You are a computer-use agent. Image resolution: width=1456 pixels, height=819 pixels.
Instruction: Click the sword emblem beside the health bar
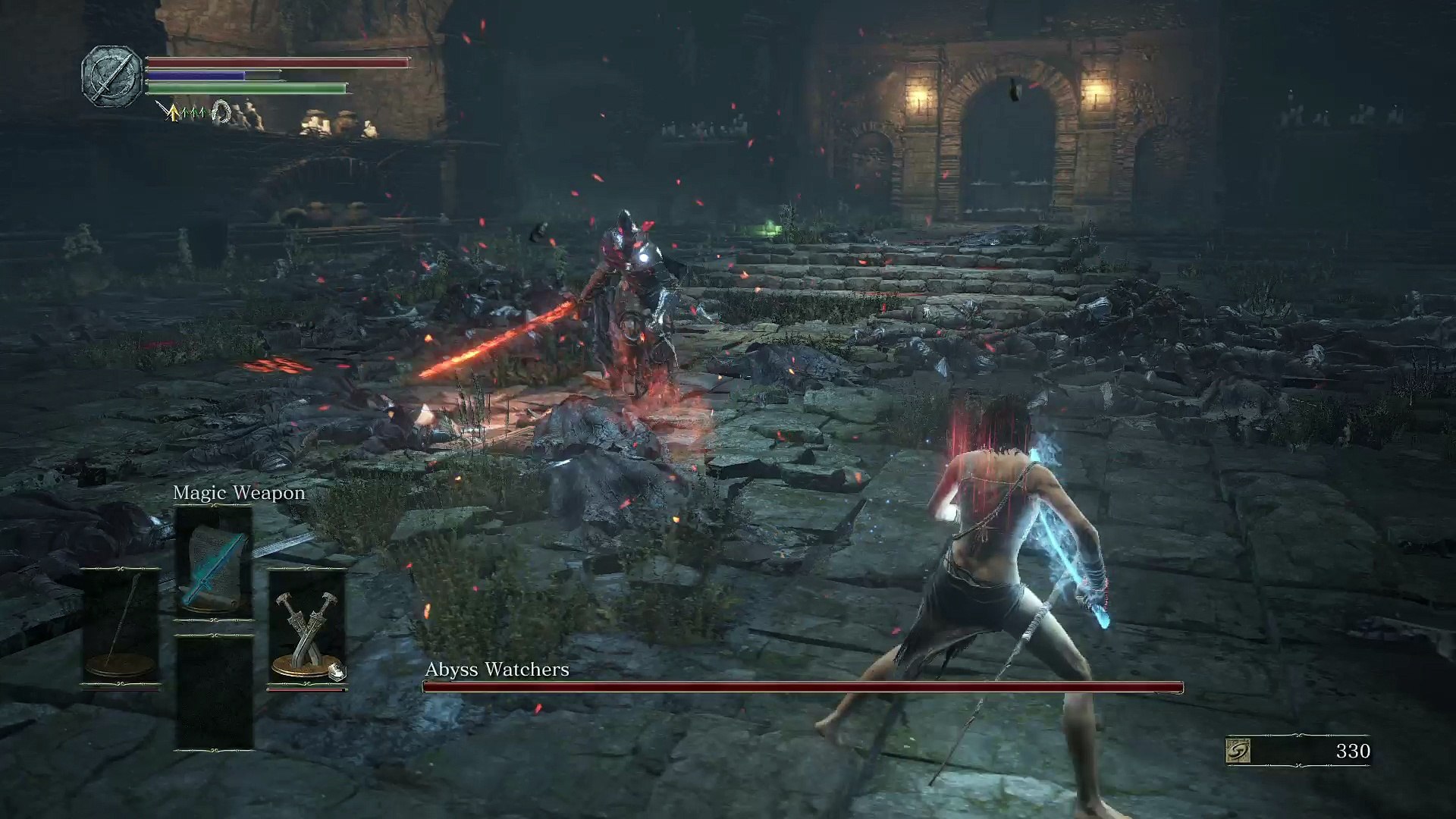112,76
